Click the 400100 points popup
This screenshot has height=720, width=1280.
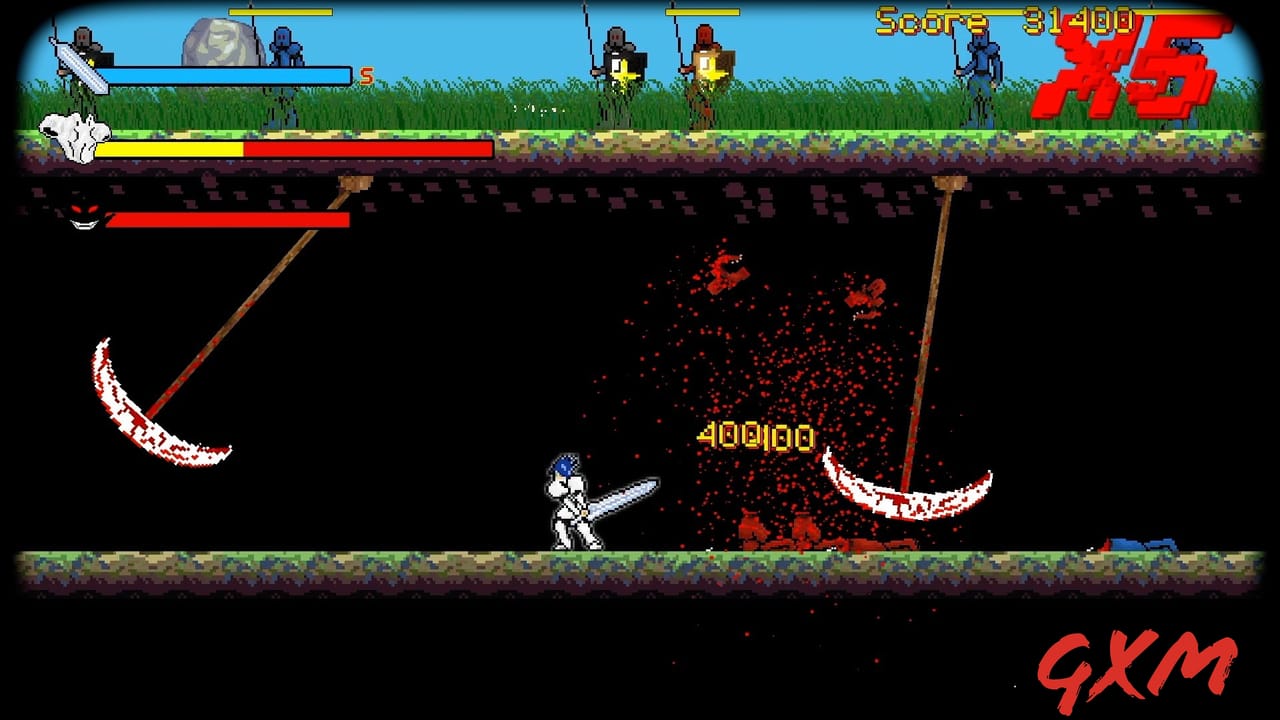point(753,436)
